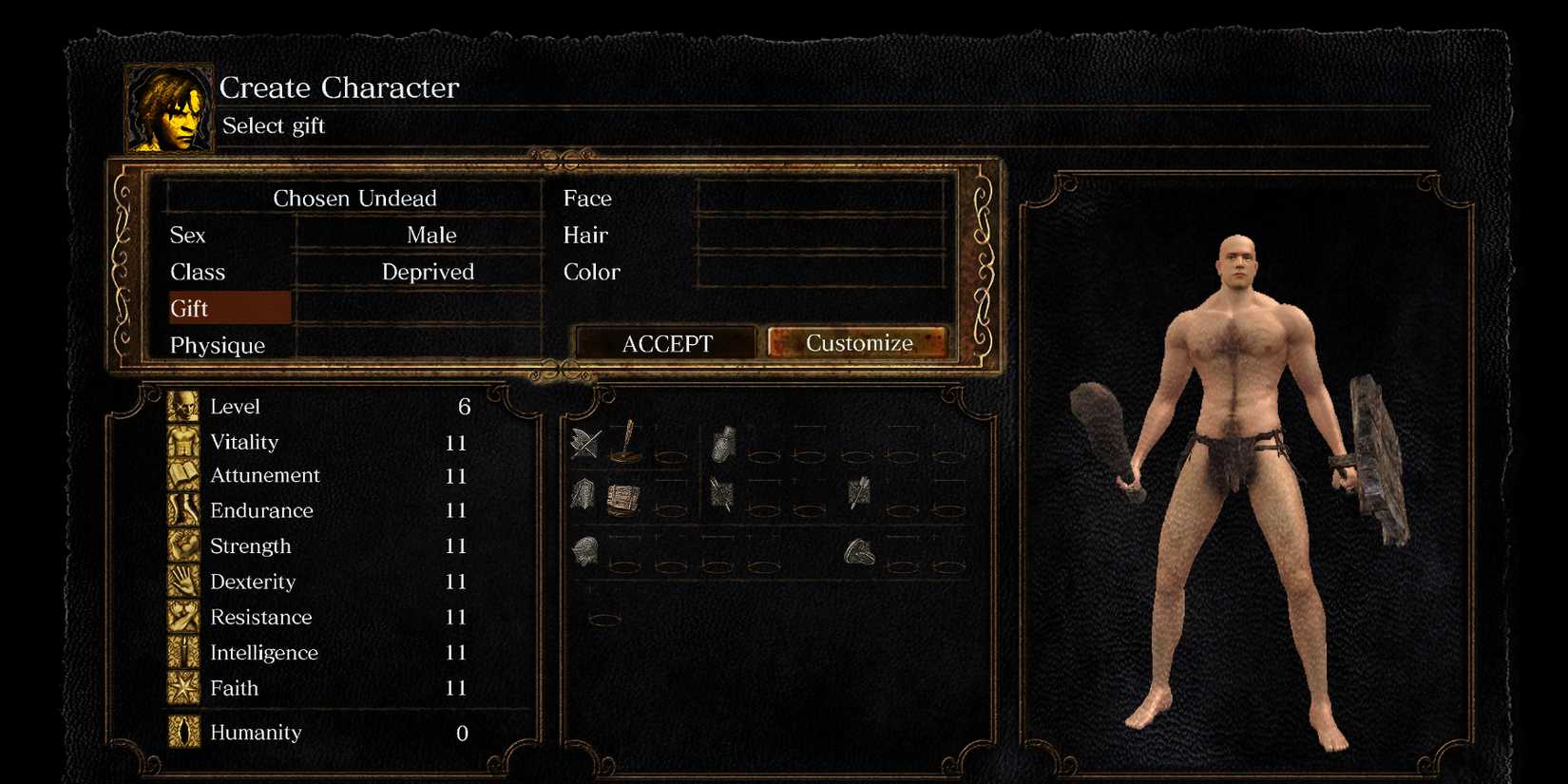The width and height of the screenshot is (1568, 784).
Task: Select the Strength fist icon
Action: 182,546
